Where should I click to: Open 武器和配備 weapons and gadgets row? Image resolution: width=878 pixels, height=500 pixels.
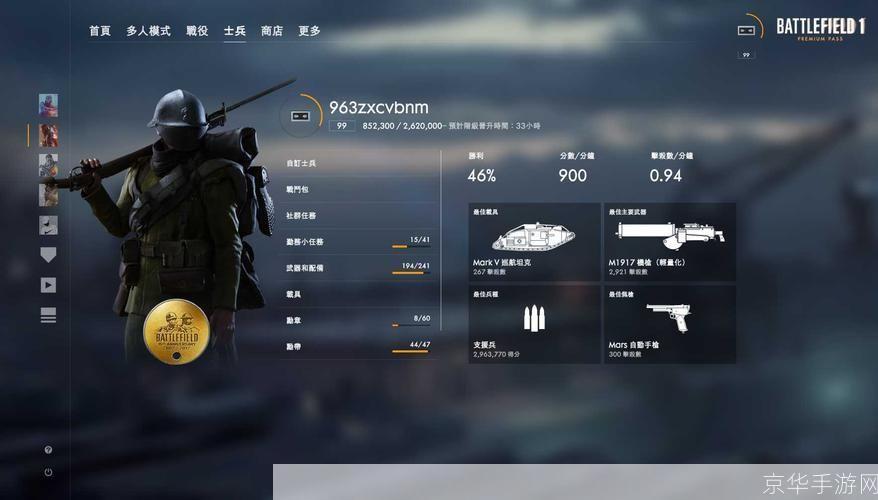360,268
